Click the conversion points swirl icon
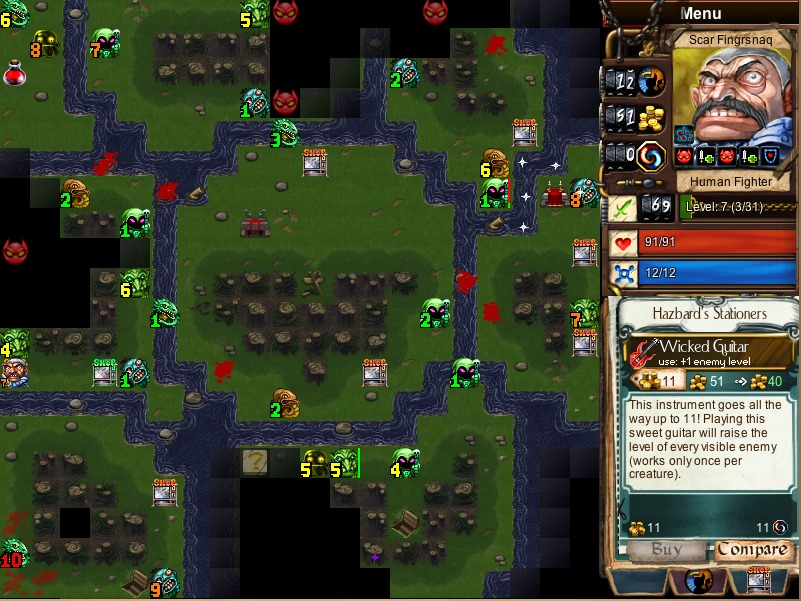Image resolution: width=801 pixels, height=601 pixels. [652, 156]
